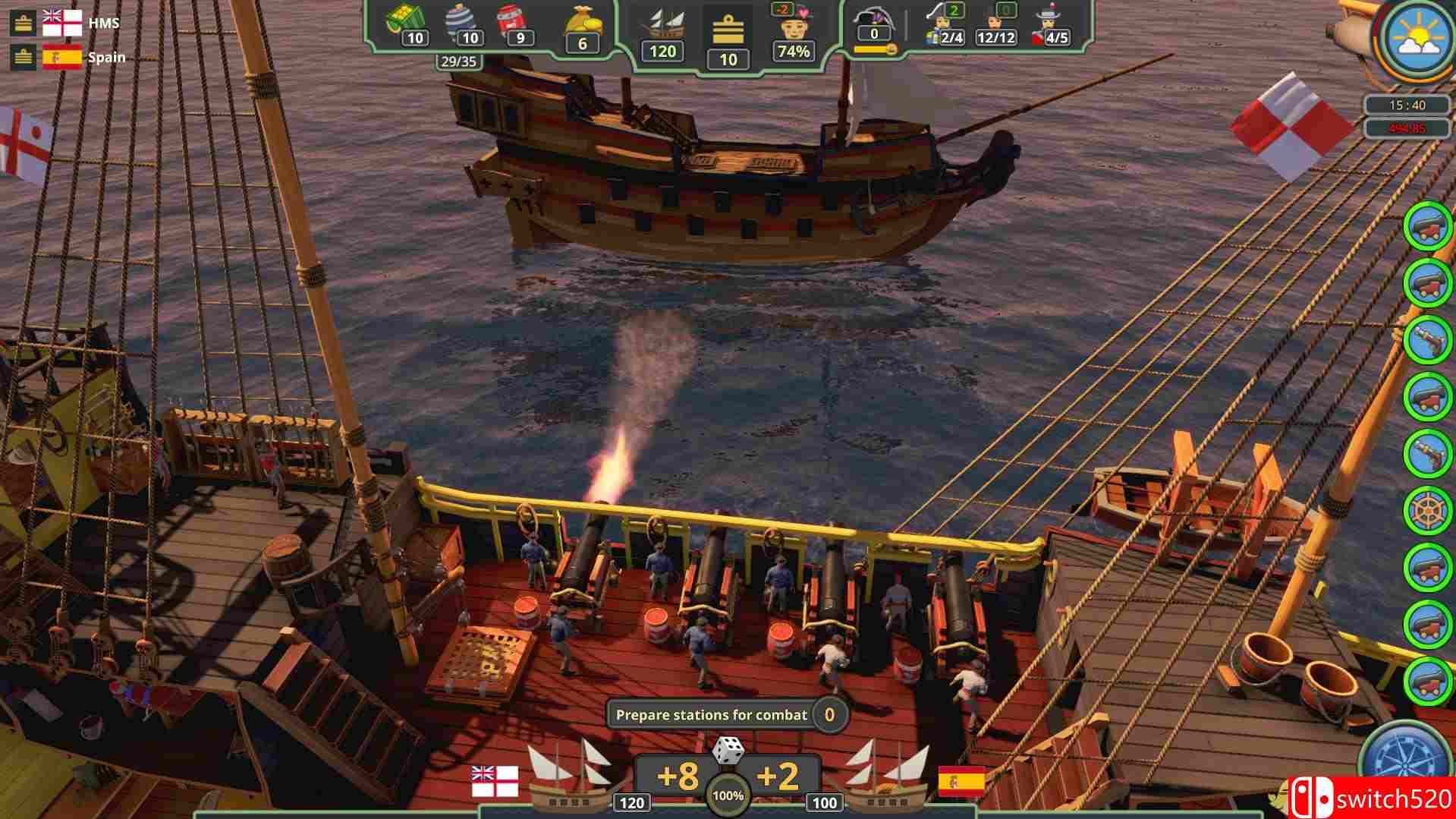Click the crew morale face icon
This screenshot has width=1456, height=819.
793,27
